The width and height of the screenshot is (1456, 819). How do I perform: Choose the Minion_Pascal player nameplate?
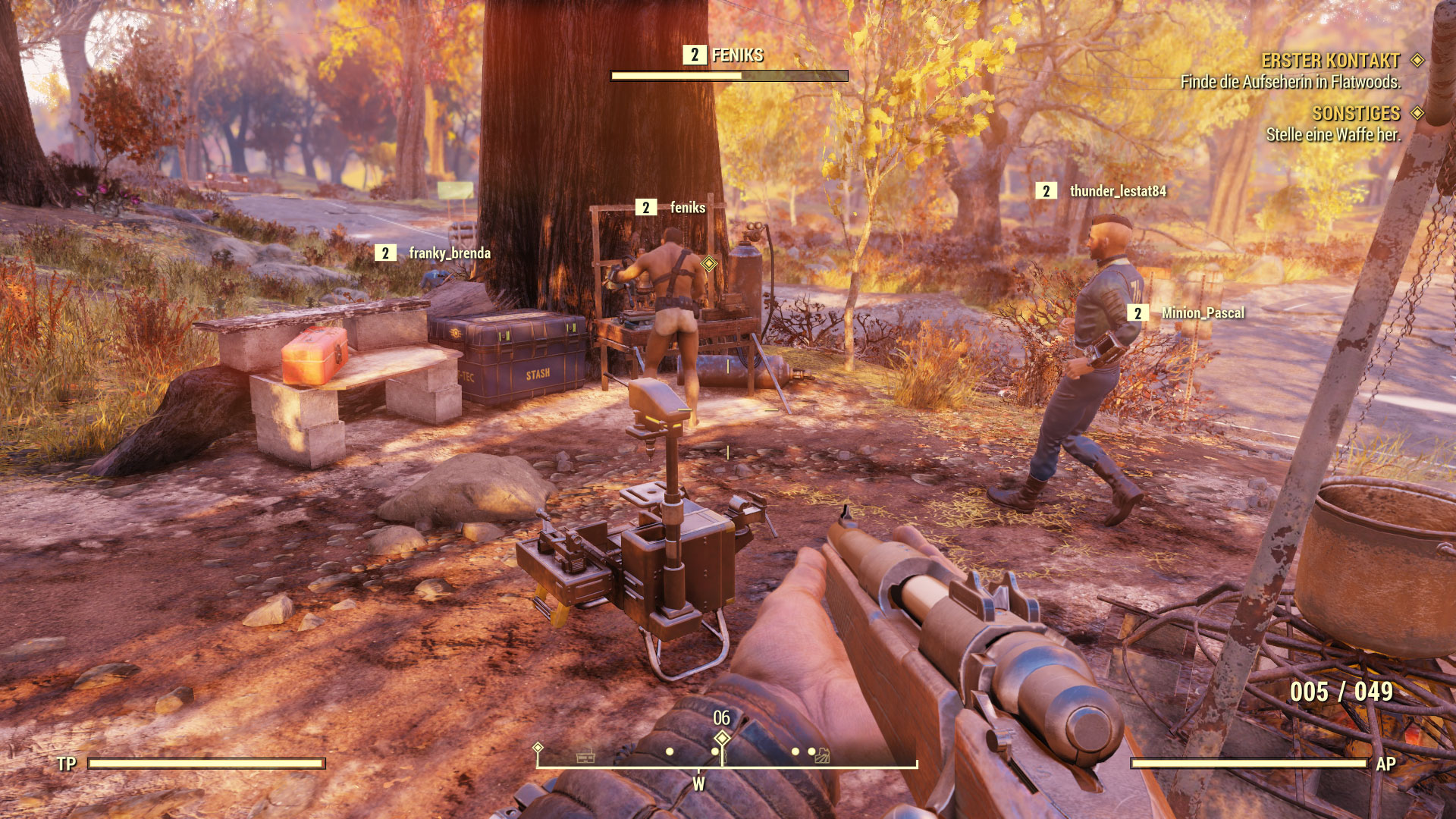click(1202, 313)
